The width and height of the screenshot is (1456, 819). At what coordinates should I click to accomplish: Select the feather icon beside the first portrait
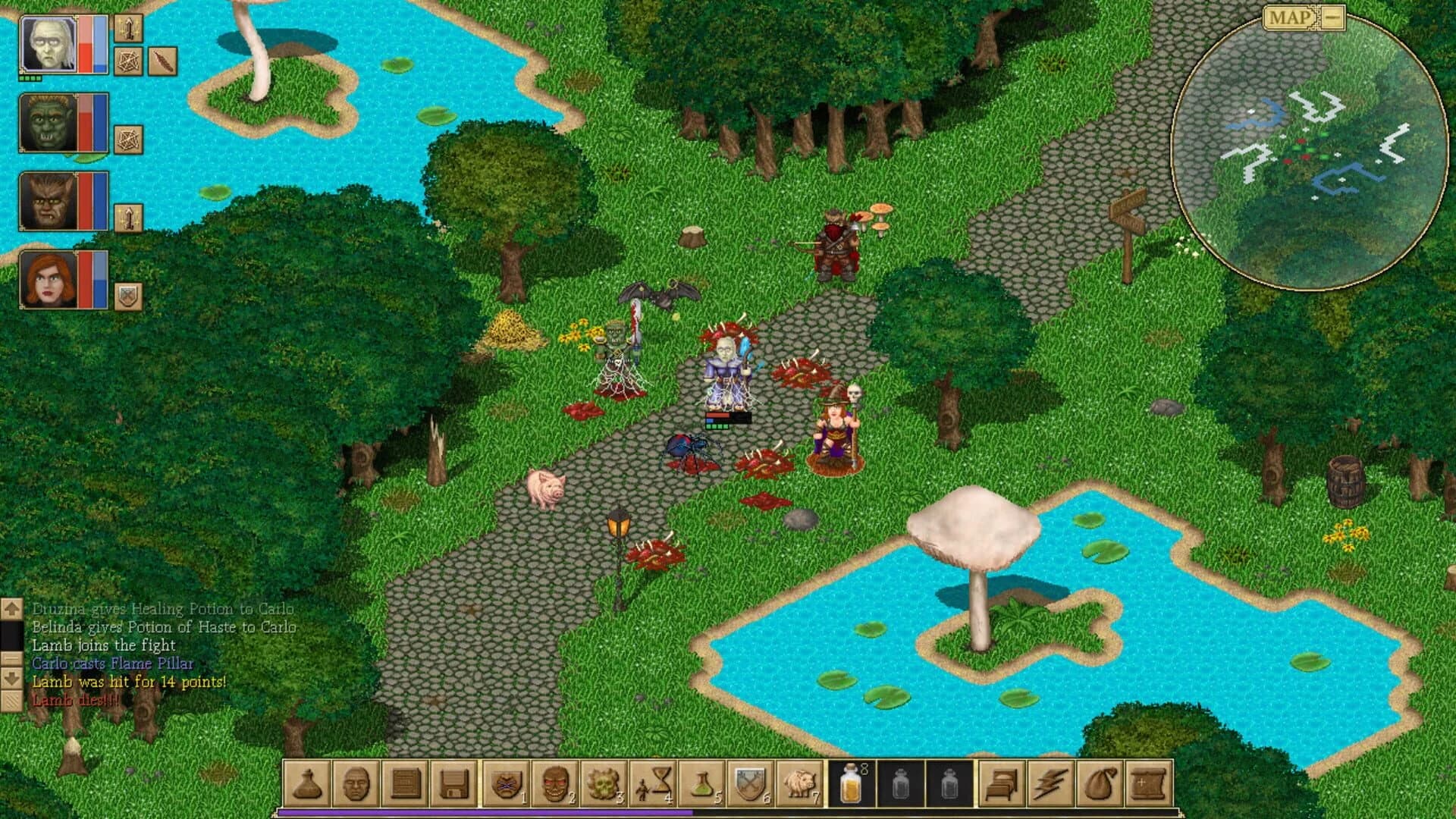pos(161,62)
